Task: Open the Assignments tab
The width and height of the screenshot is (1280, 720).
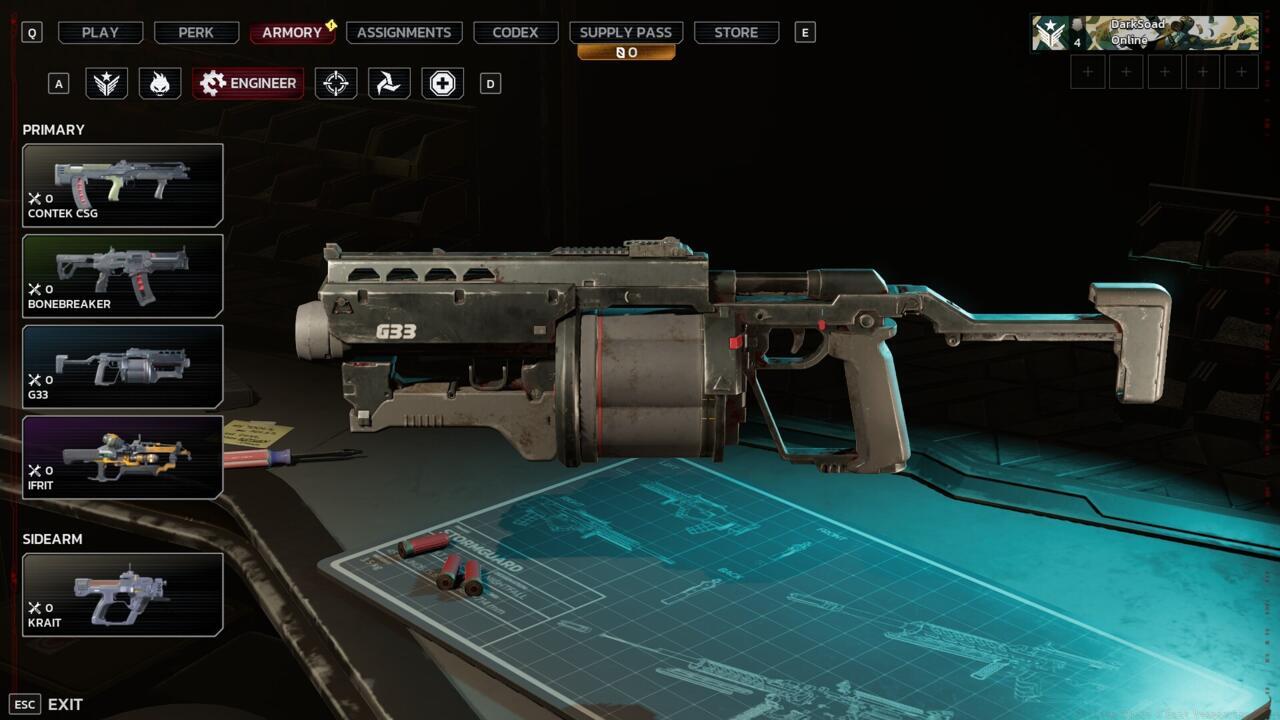Action: tap(404, 33)
